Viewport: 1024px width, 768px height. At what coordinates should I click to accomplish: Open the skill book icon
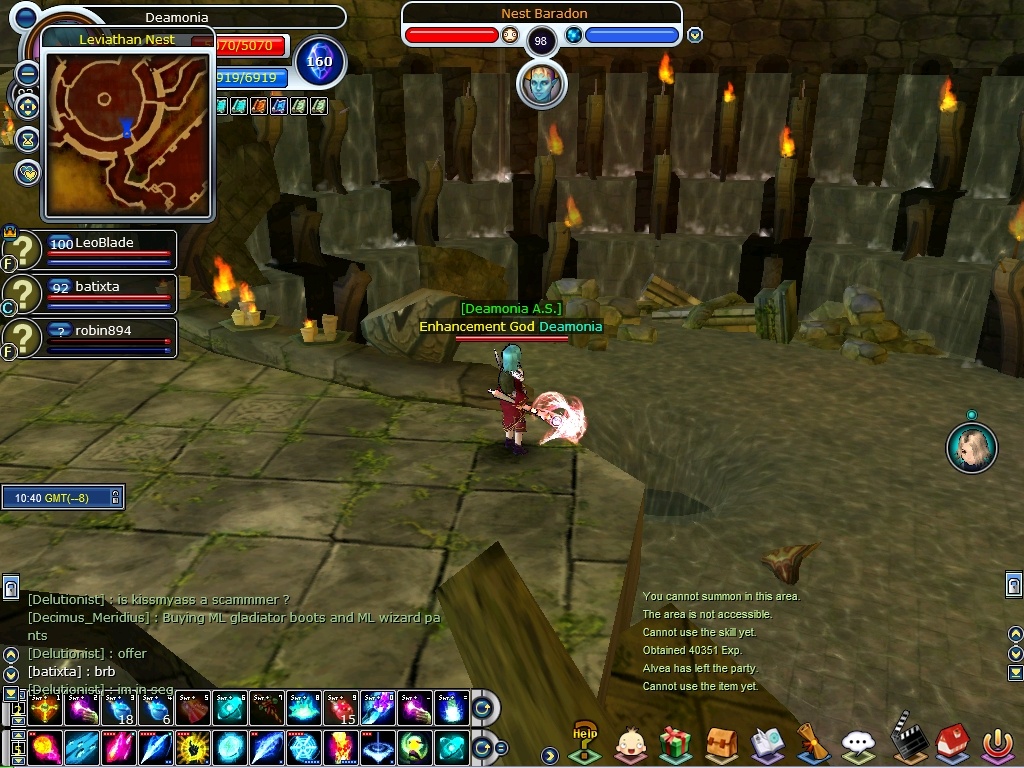[x=767, y=744]
